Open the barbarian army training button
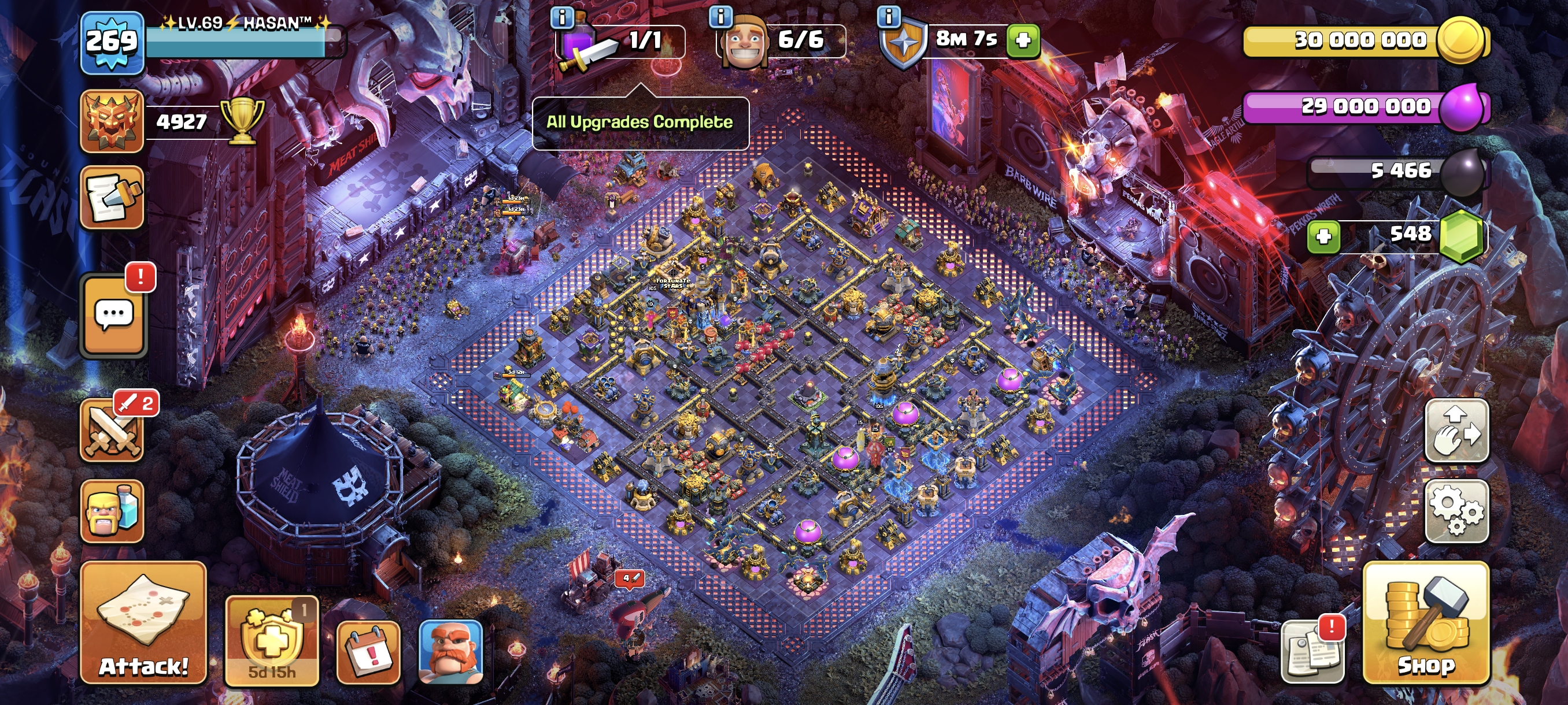 113,511
